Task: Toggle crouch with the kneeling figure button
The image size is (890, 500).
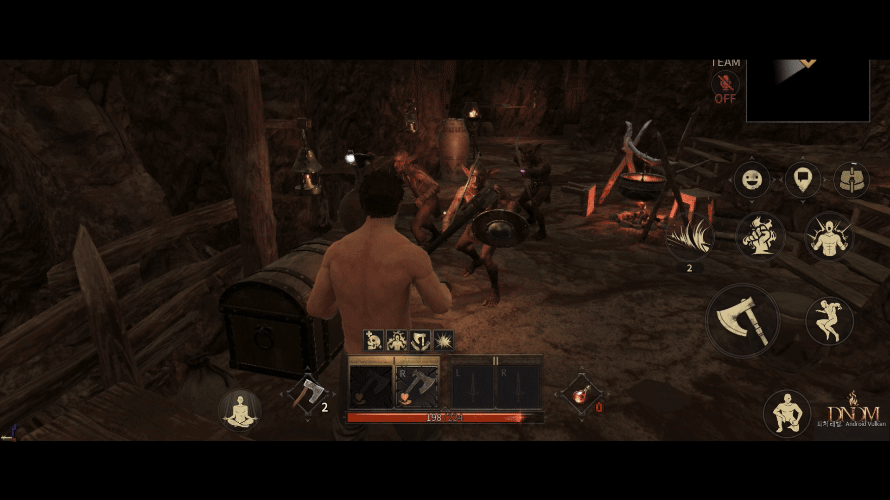Action: (786, 413)
